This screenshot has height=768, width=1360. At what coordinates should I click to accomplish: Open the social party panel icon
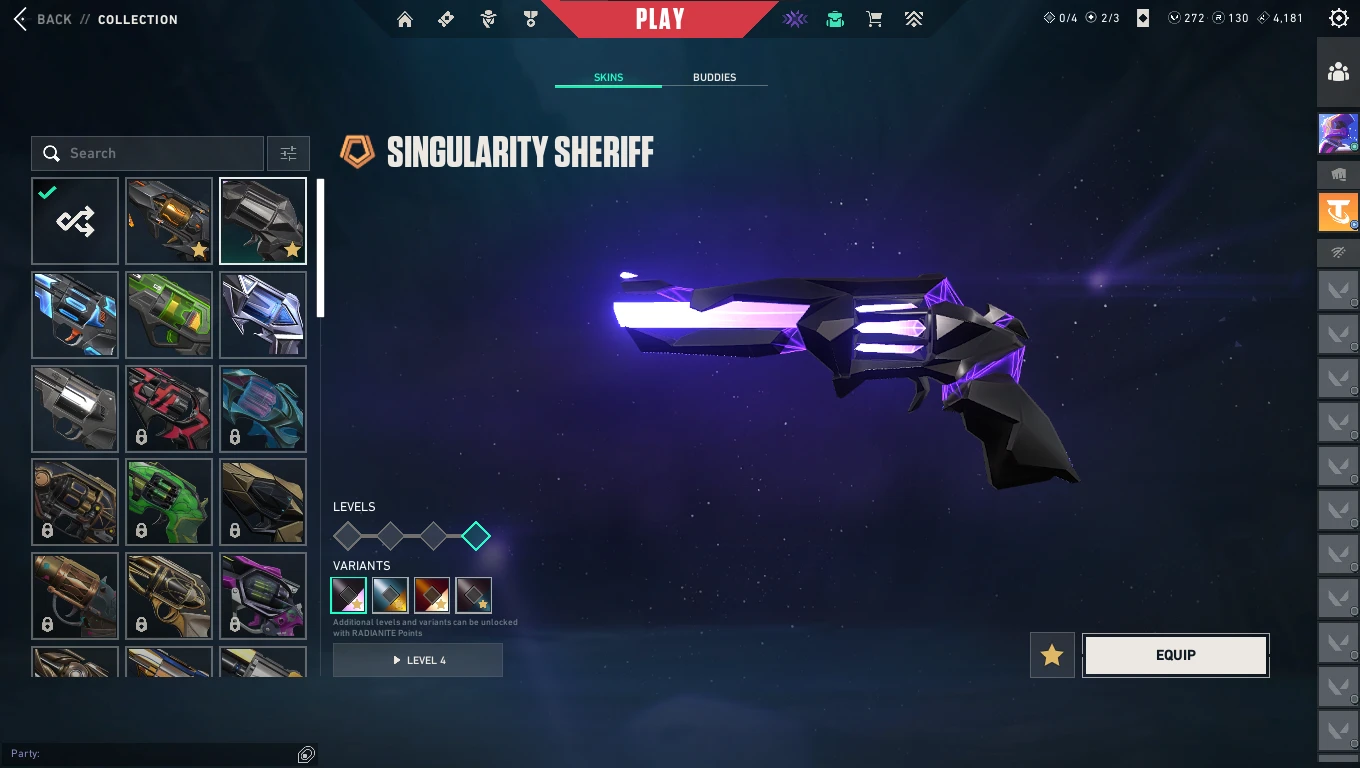(x=1338, y=72)
